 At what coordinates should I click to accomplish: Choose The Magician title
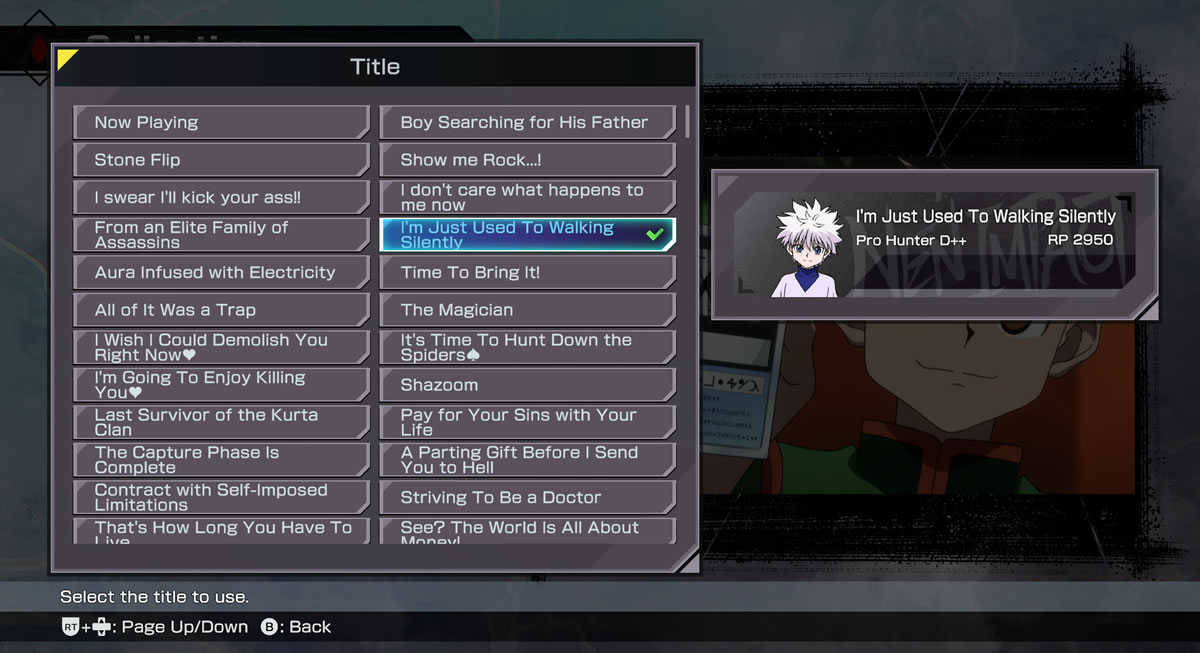coord(527,310)
